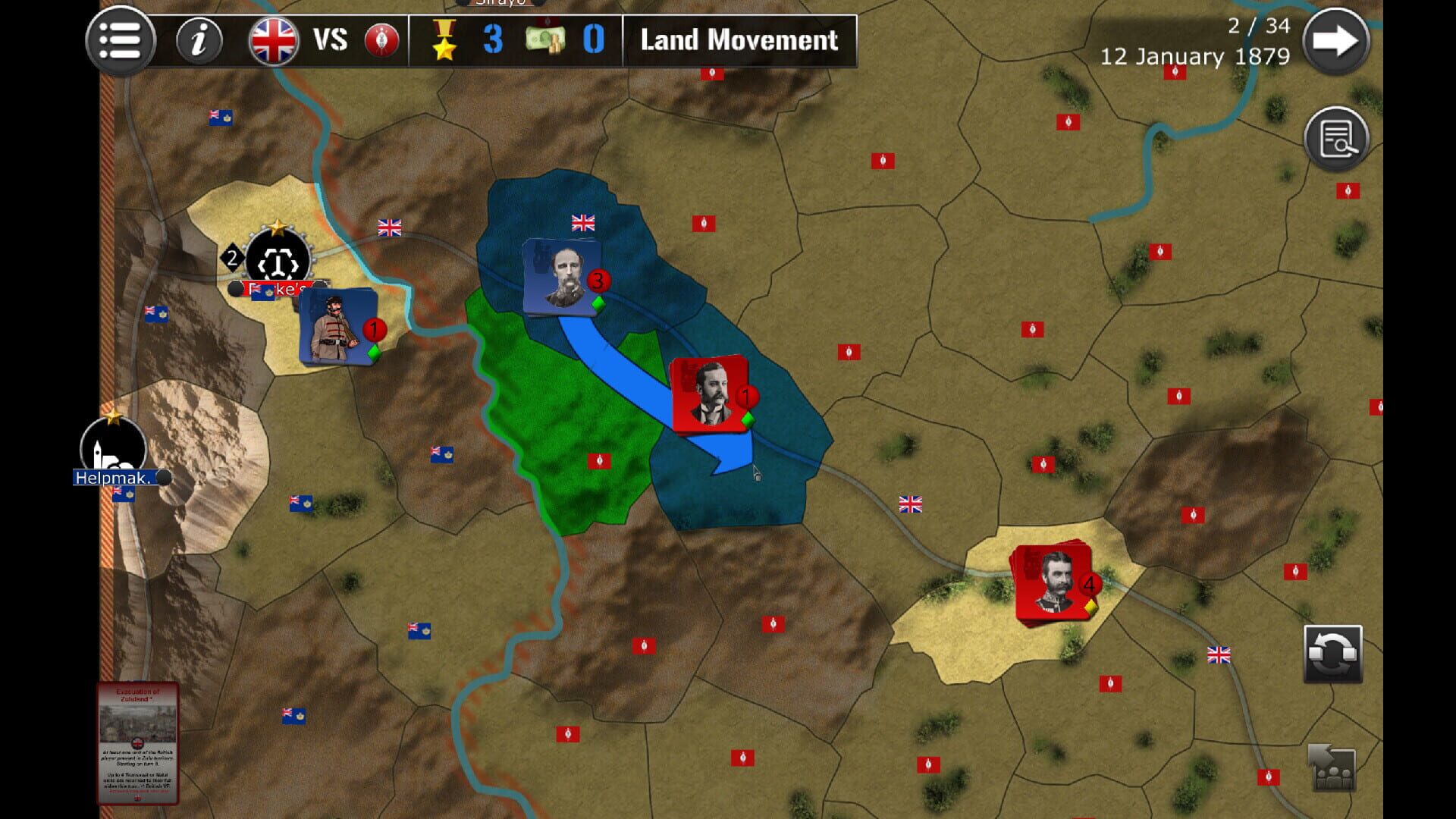Click the gold medal victory points icon
Viewport: 1456px width, 819px height.
point(444,39)
